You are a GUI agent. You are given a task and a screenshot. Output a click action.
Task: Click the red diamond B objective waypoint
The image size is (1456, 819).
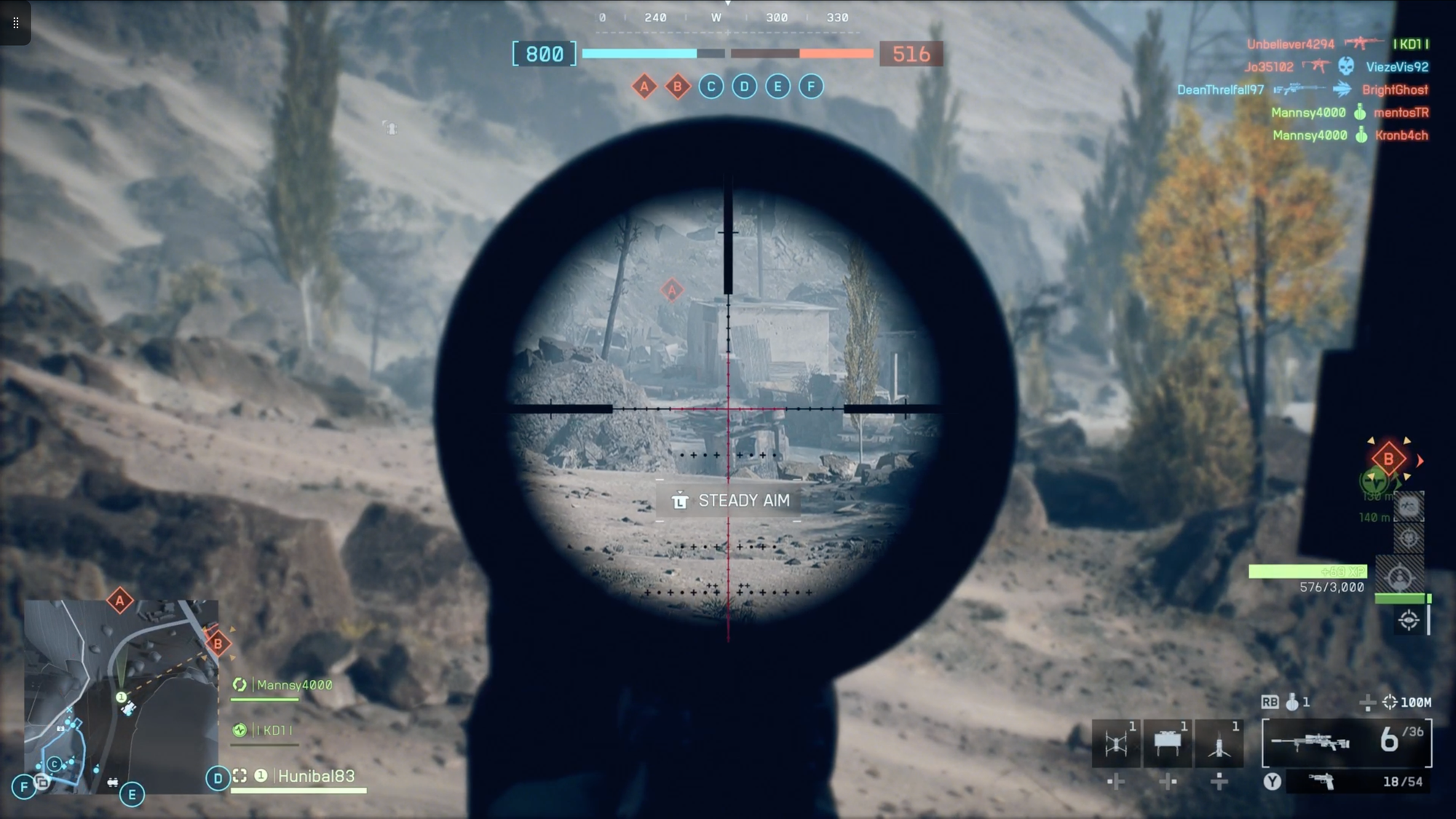1388,459
